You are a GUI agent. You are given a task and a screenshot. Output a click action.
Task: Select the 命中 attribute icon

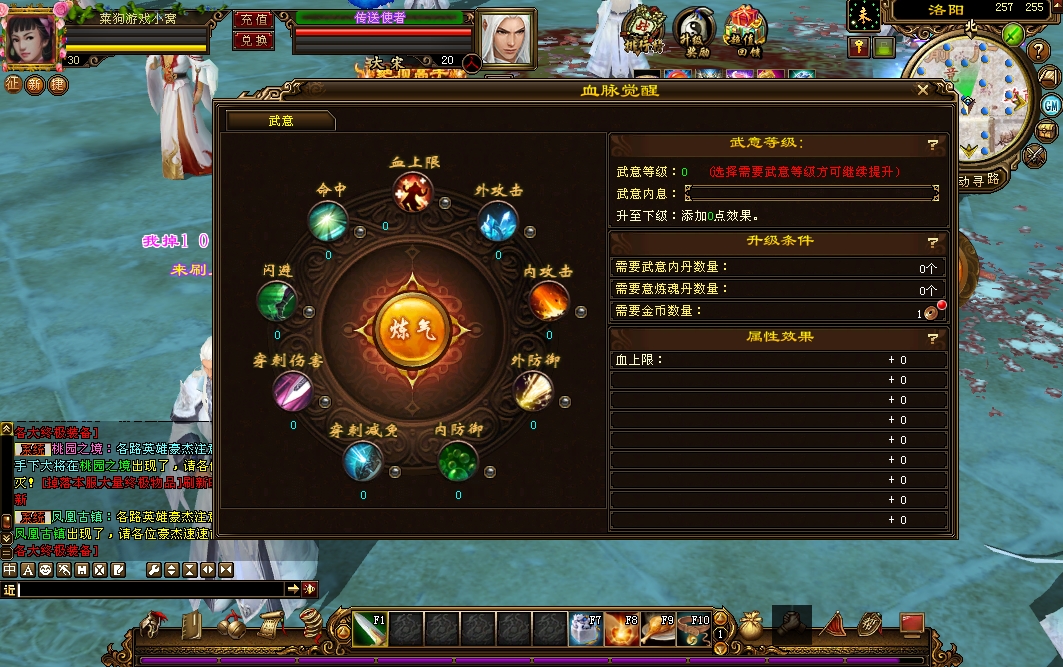tap(327, 221)
